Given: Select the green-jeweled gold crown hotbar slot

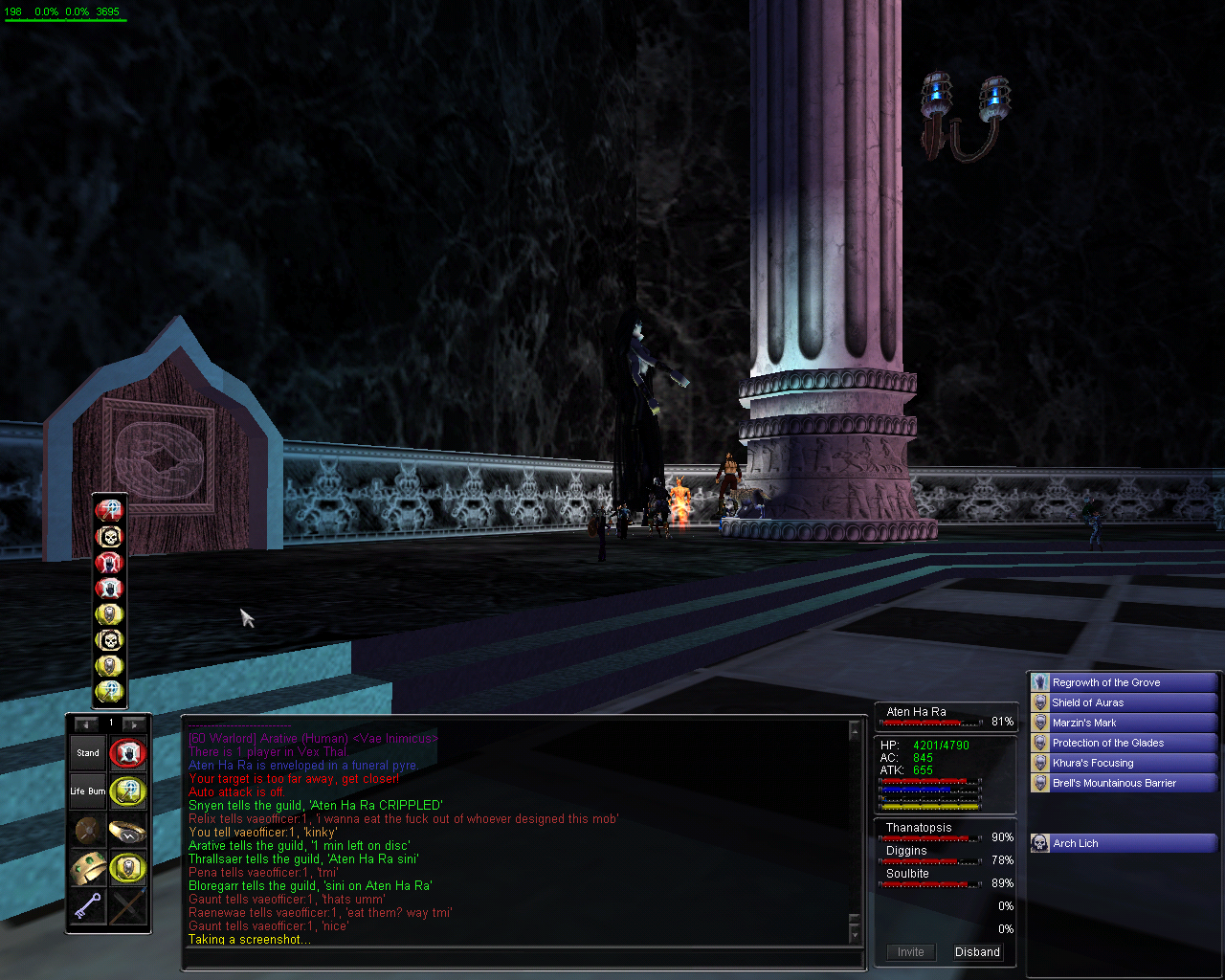Looking at the screenshot, I should (88, 868).
